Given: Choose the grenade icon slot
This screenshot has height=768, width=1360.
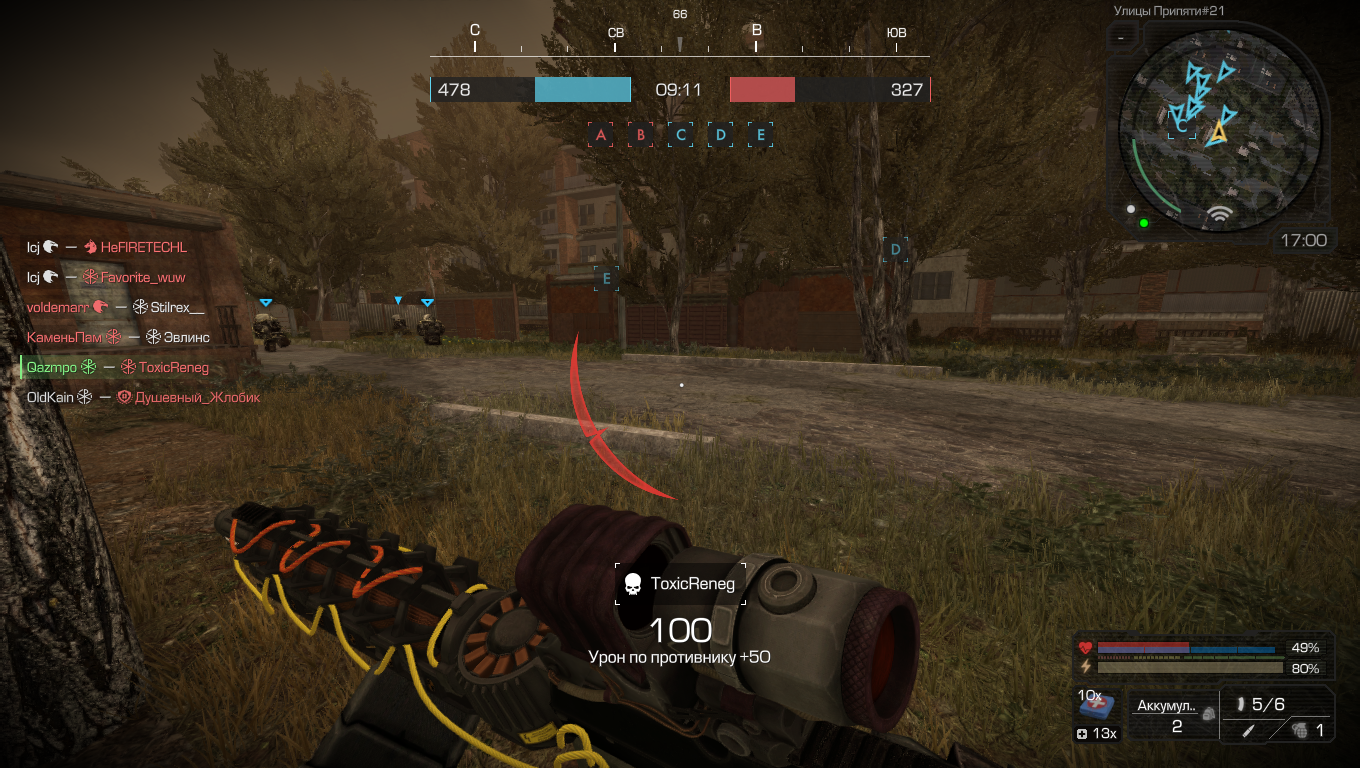Looking at the screenshot, I should [x=1300, y=731].
